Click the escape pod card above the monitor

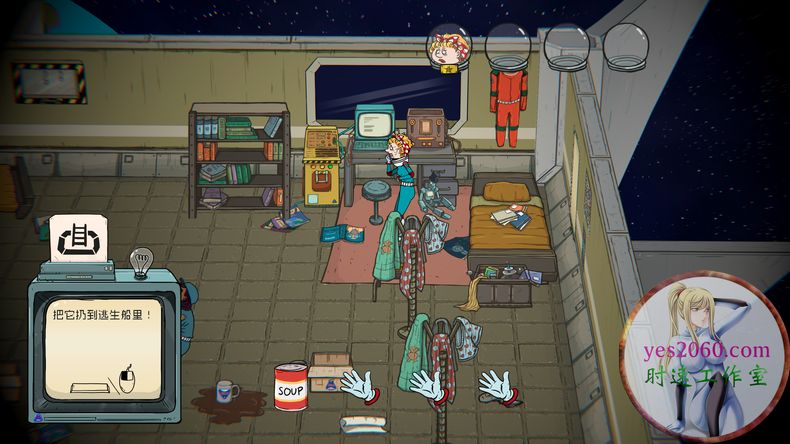pyautogui.click(x=79, y=240)
